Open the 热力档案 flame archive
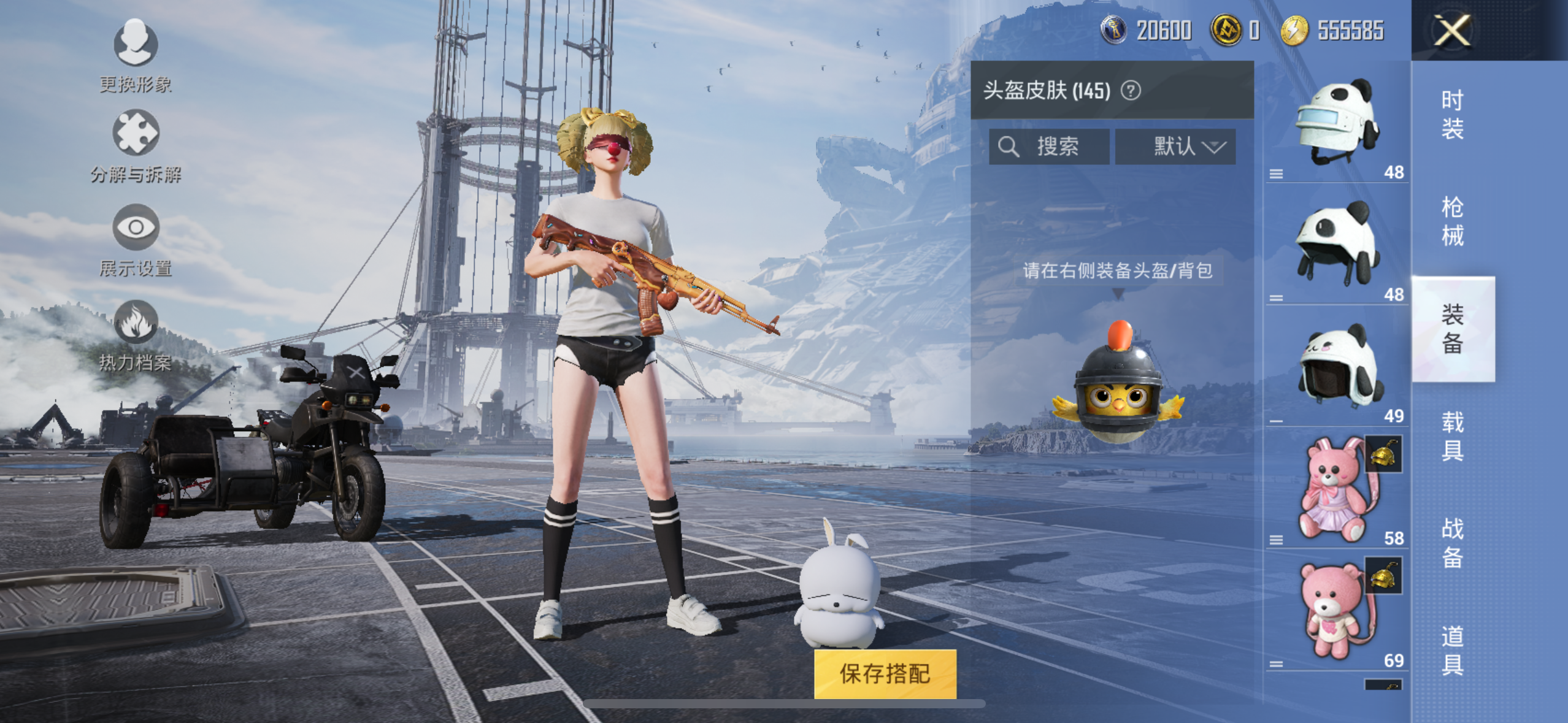The image size is (1568, 723). coord(136,335)
